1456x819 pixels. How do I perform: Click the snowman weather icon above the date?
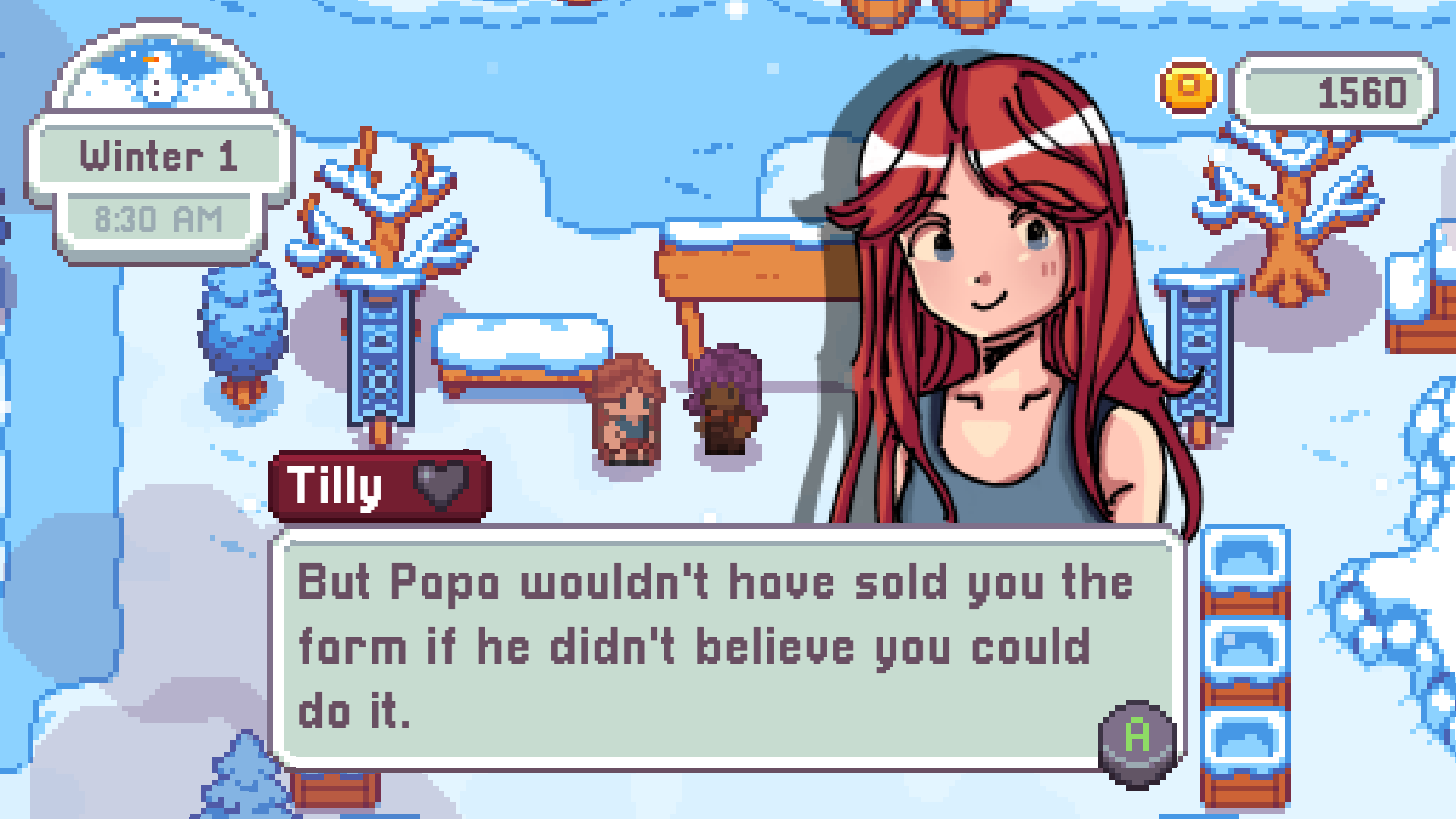[157, 80]
